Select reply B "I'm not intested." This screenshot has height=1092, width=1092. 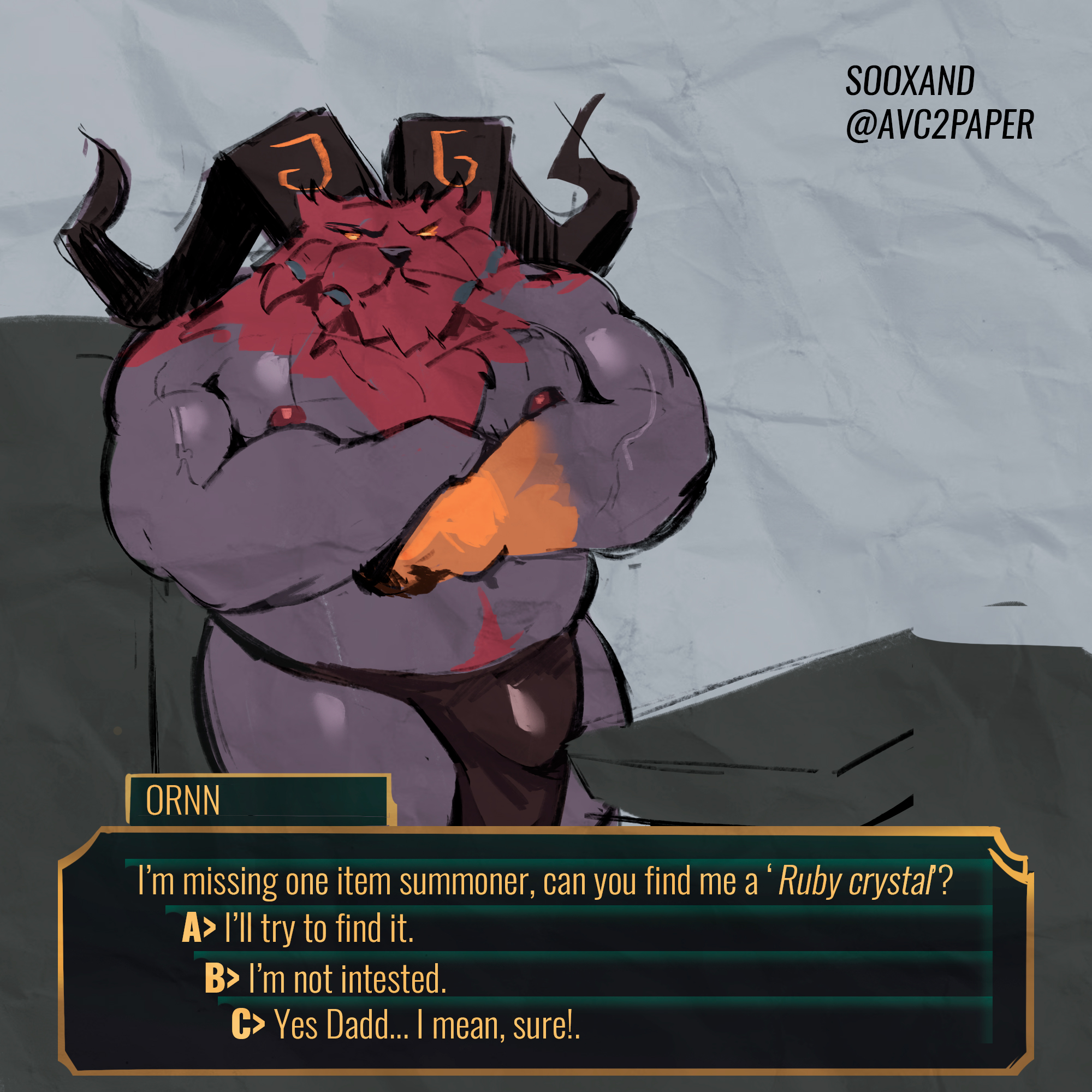pyautogui.click(x=325, y=978)
